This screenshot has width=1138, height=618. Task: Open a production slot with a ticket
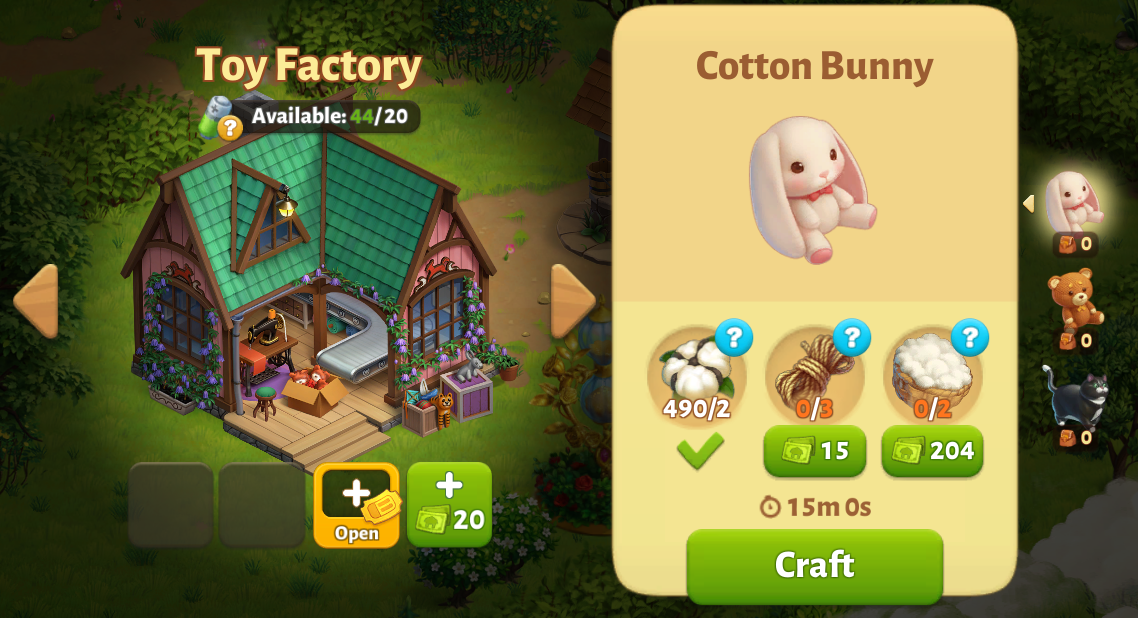(356, 504)
